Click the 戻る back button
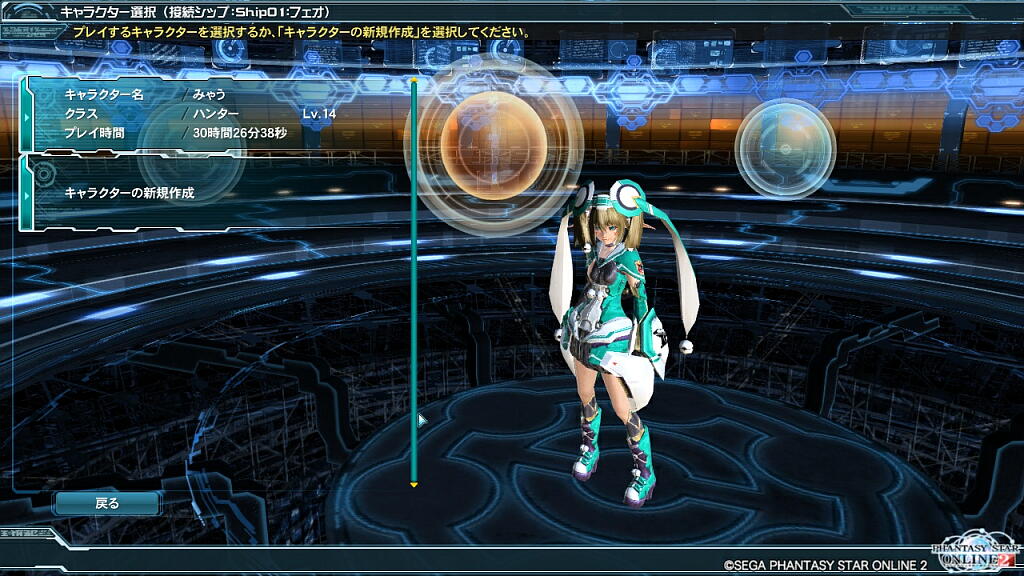This screenshot has width=1024, height=576. click(107, 504)
